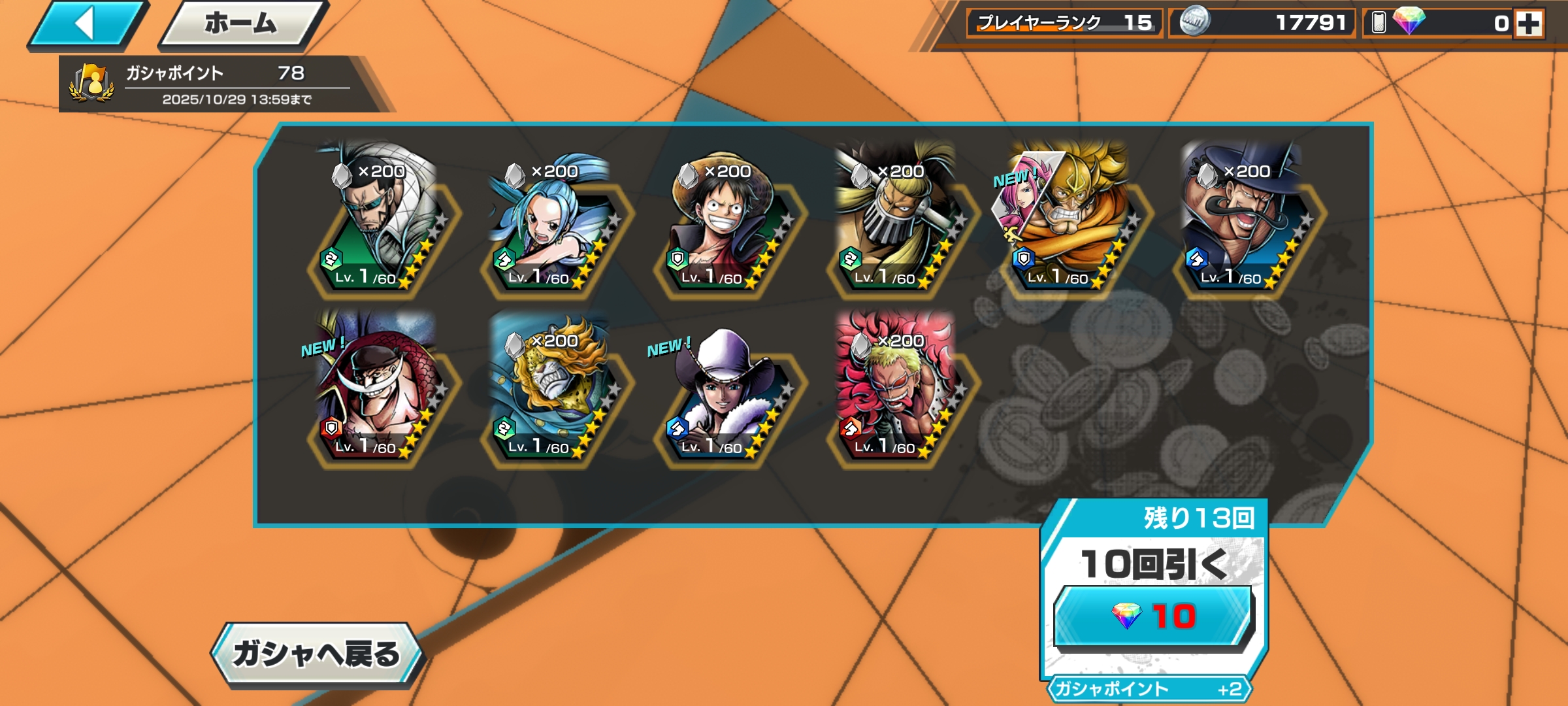Pull 10 times with the 10回引く button
The image size is (1568, 706).
tap(1153, 616)
